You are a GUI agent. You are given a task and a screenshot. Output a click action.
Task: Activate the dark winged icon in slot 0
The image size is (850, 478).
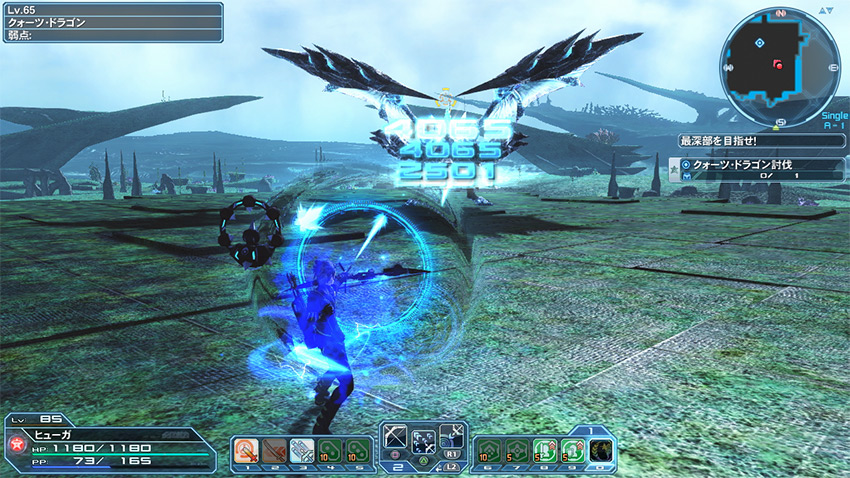601,451
